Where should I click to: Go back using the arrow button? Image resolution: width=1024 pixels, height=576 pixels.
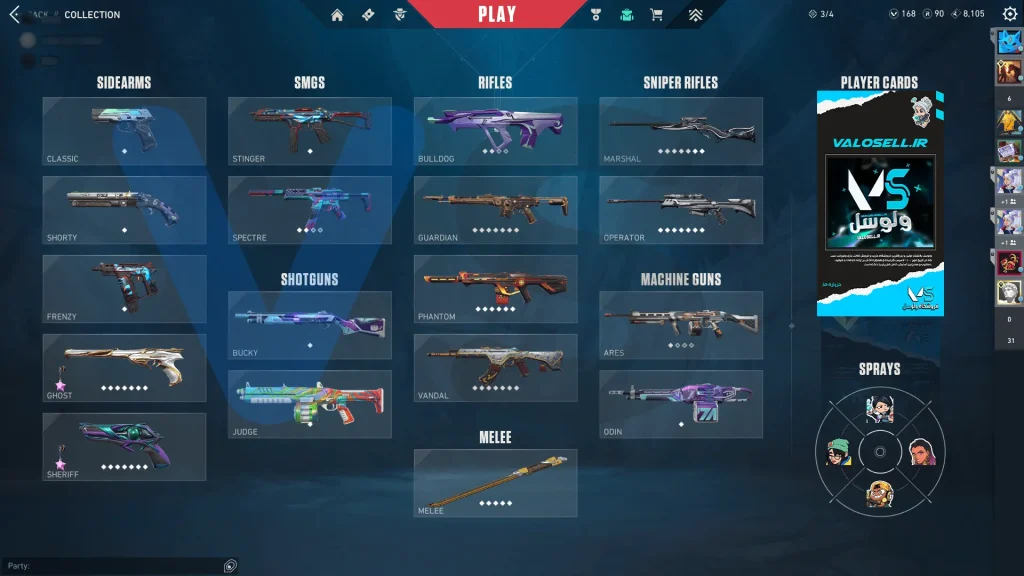click(x=14, y=14)
